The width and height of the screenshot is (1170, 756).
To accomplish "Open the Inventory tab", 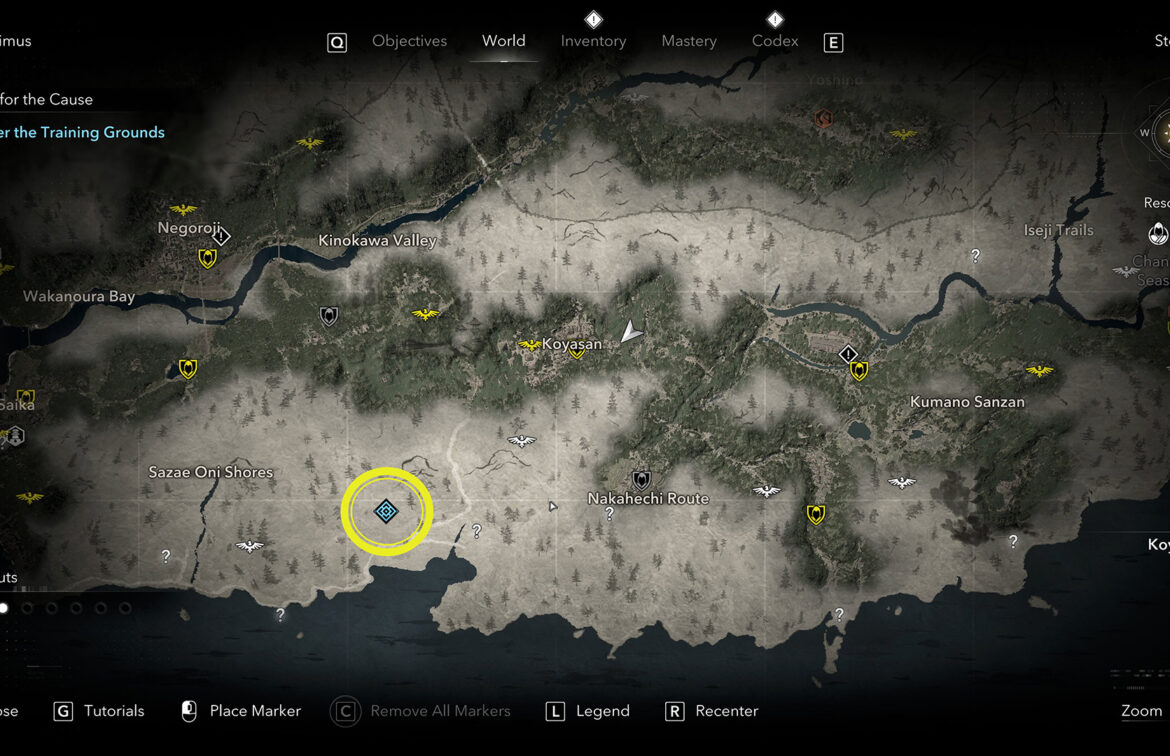I will pos(593,41).
